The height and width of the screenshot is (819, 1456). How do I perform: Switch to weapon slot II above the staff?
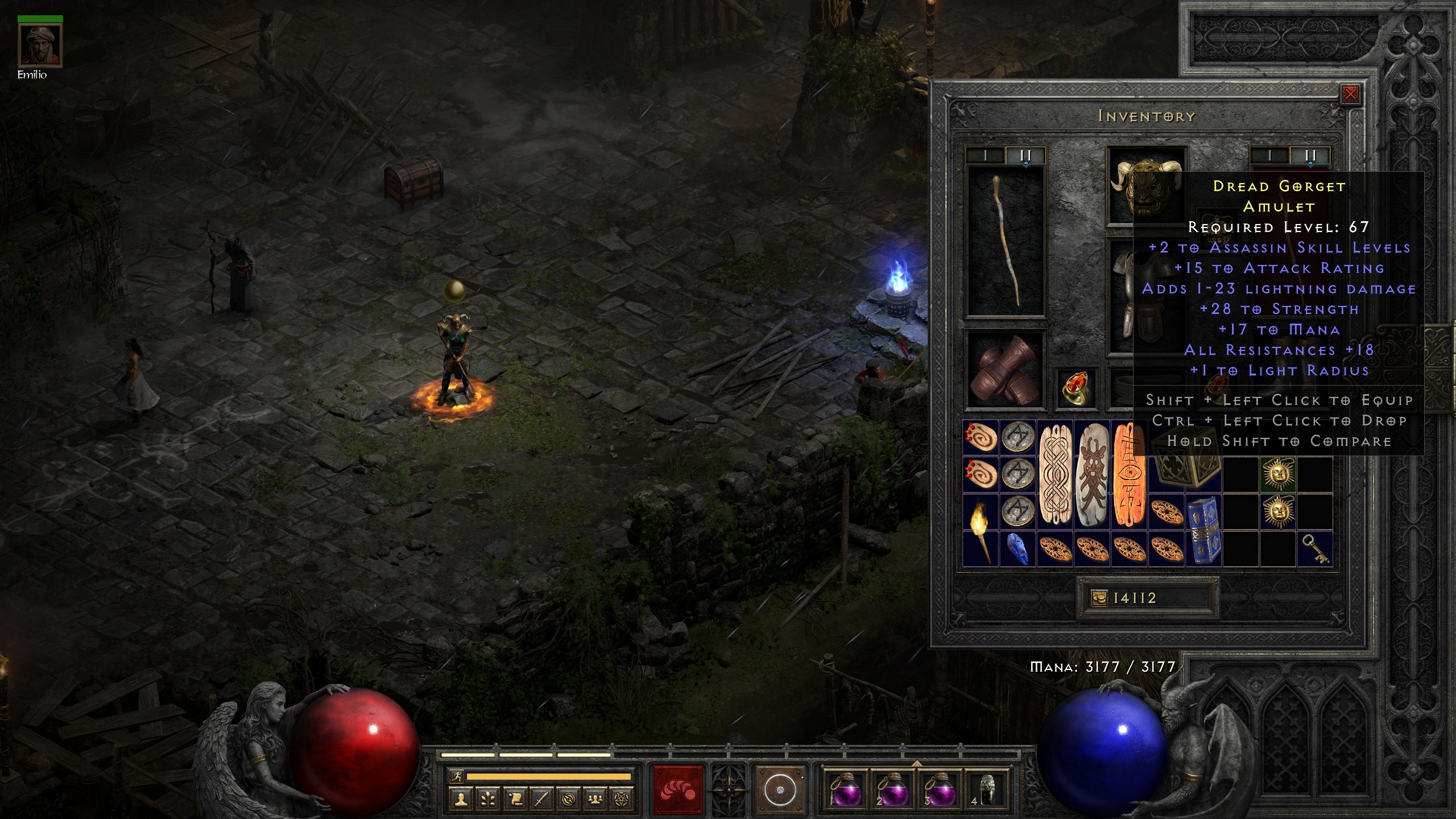tap(1024, 155)
